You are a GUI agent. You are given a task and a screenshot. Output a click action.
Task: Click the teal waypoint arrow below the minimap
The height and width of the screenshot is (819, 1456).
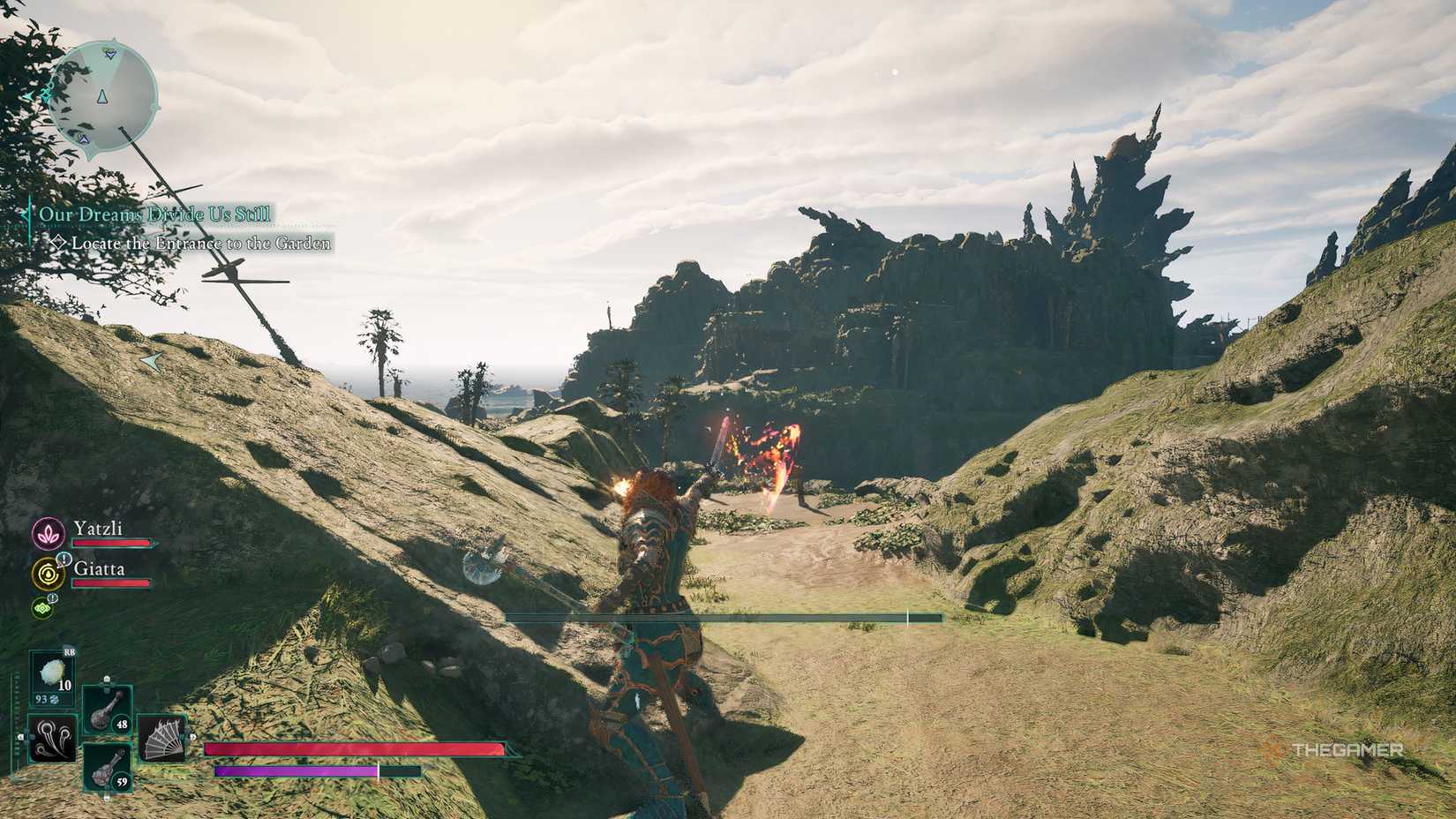pos(154,362)
